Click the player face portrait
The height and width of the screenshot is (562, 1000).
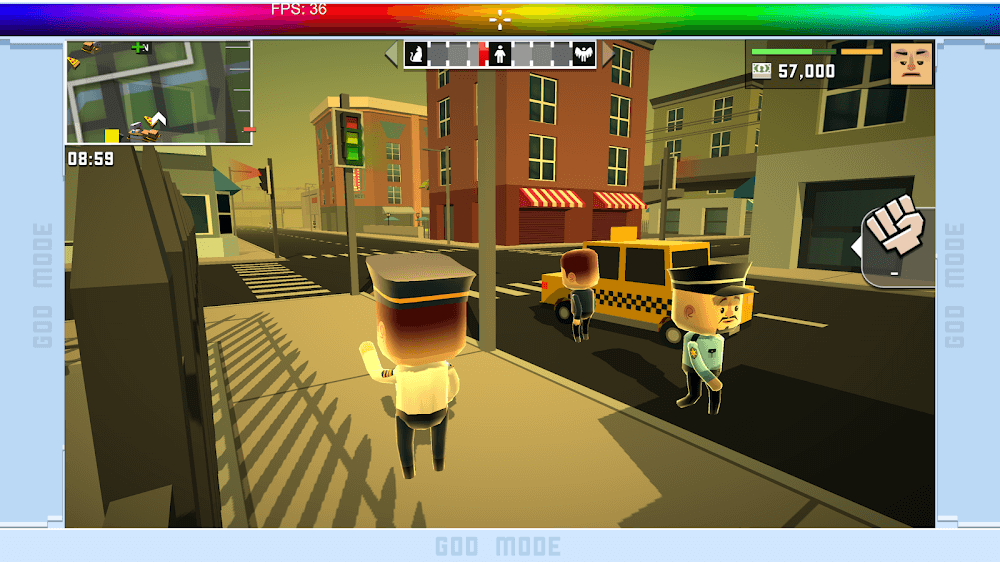[911, 64]
